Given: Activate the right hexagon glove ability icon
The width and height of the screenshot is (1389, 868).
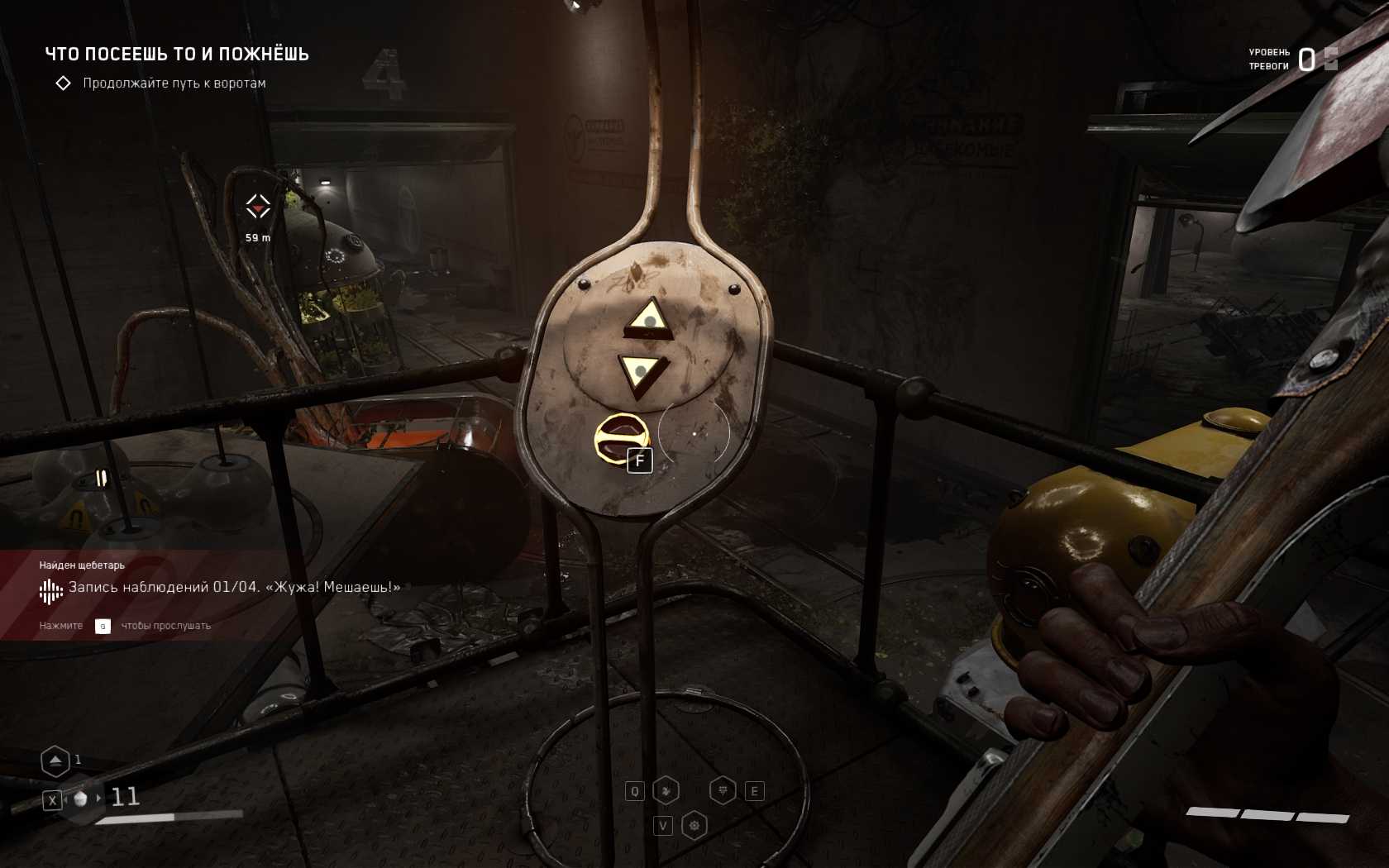Looking at the screenshot, I should (x=723, y=791).
